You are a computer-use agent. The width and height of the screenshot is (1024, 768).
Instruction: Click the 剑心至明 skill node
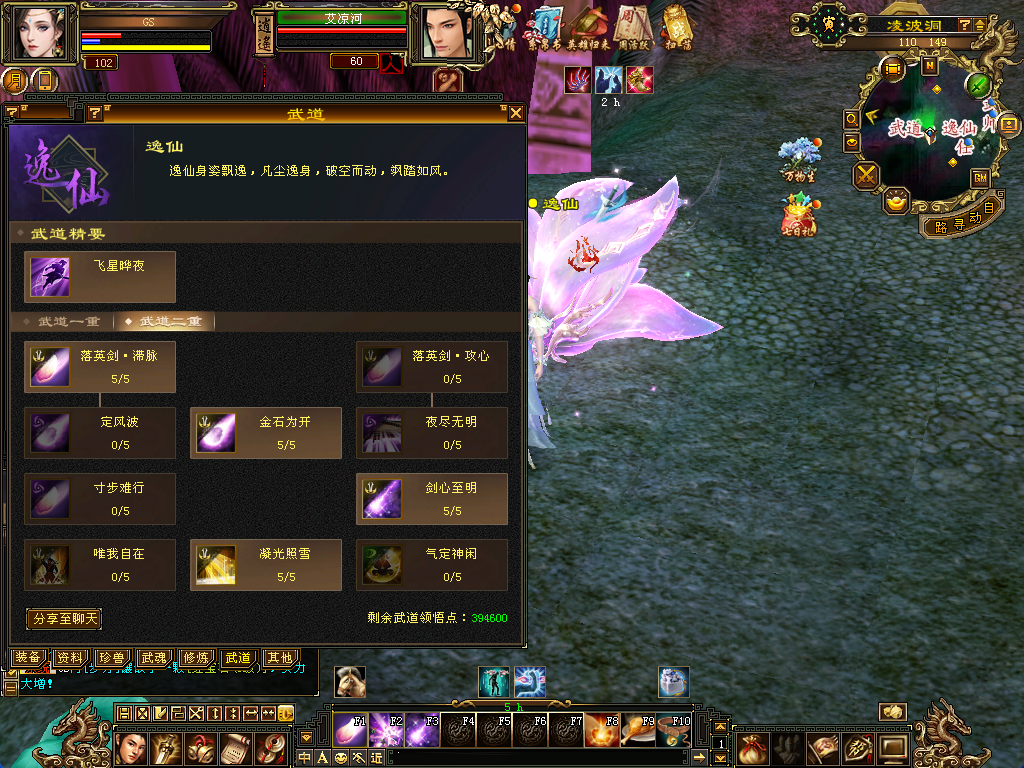[x=432, y=499]
